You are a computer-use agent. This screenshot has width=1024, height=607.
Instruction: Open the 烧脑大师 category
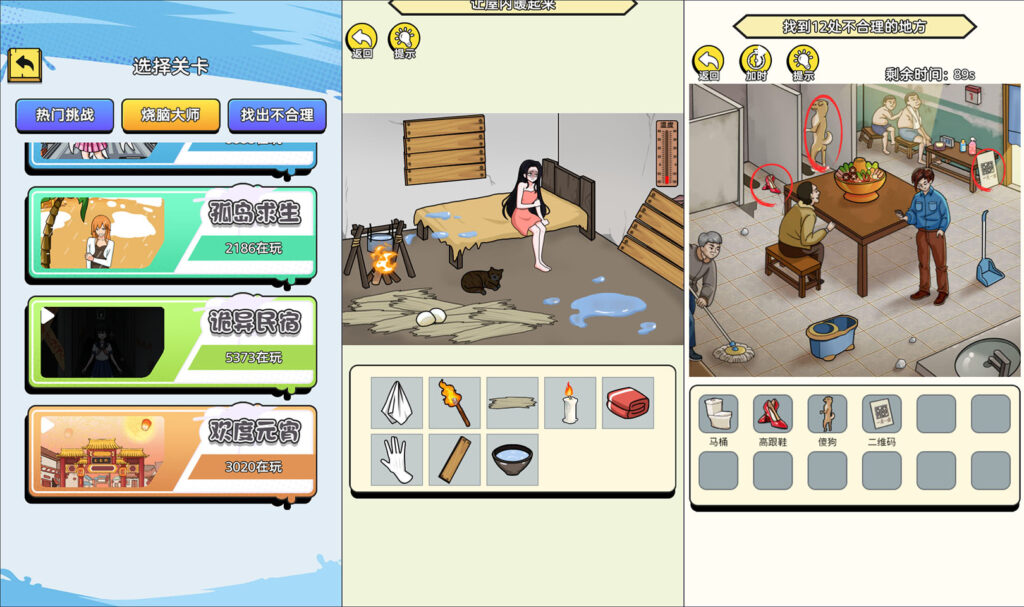coord(170,115)
